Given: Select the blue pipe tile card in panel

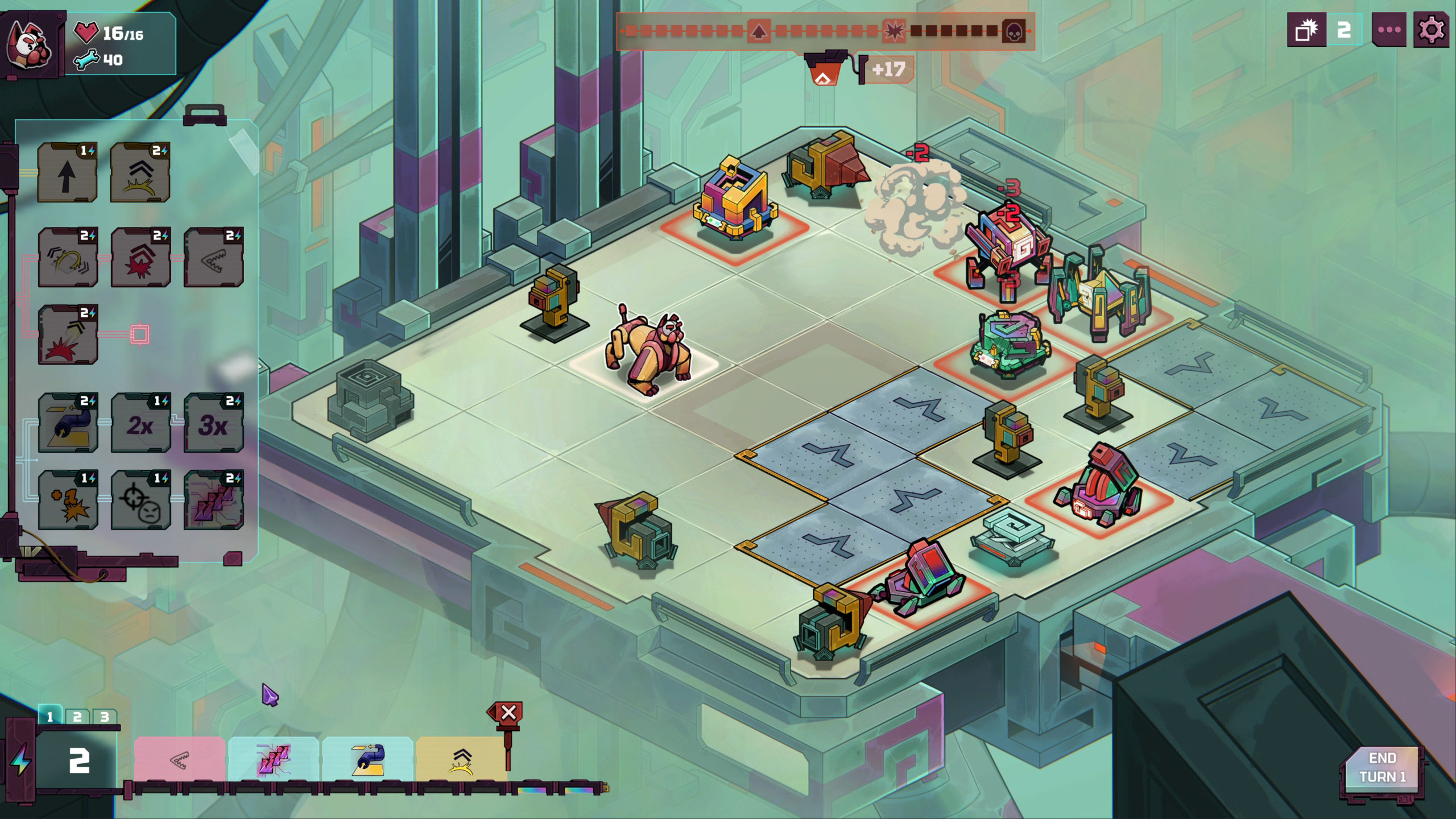Looking at the screenshot, I should coord(68,423).
